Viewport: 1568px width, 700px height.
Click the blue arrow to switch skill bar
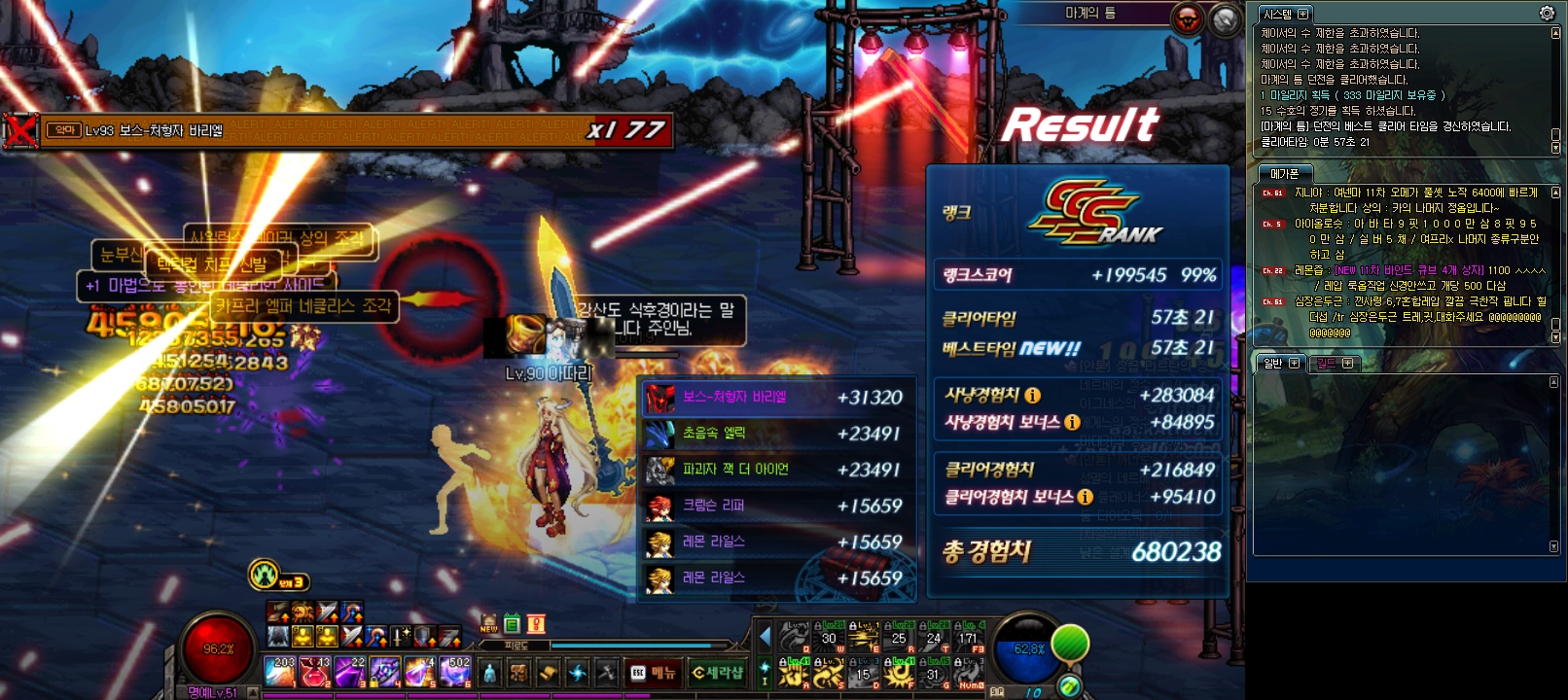point(765,637)
